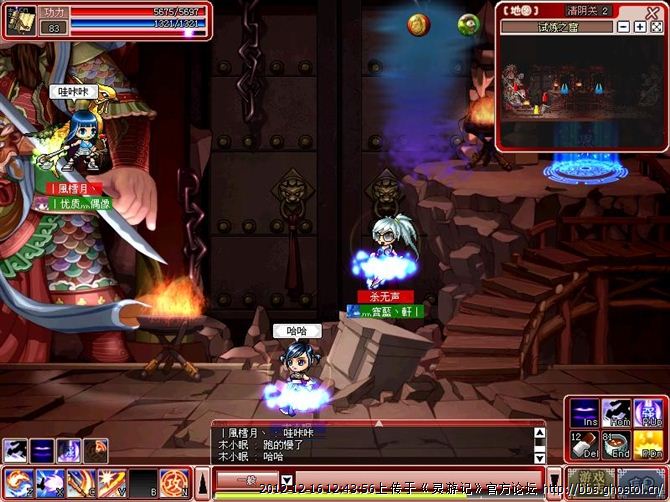Open the 游戏 game menu button

click(589, 482)
